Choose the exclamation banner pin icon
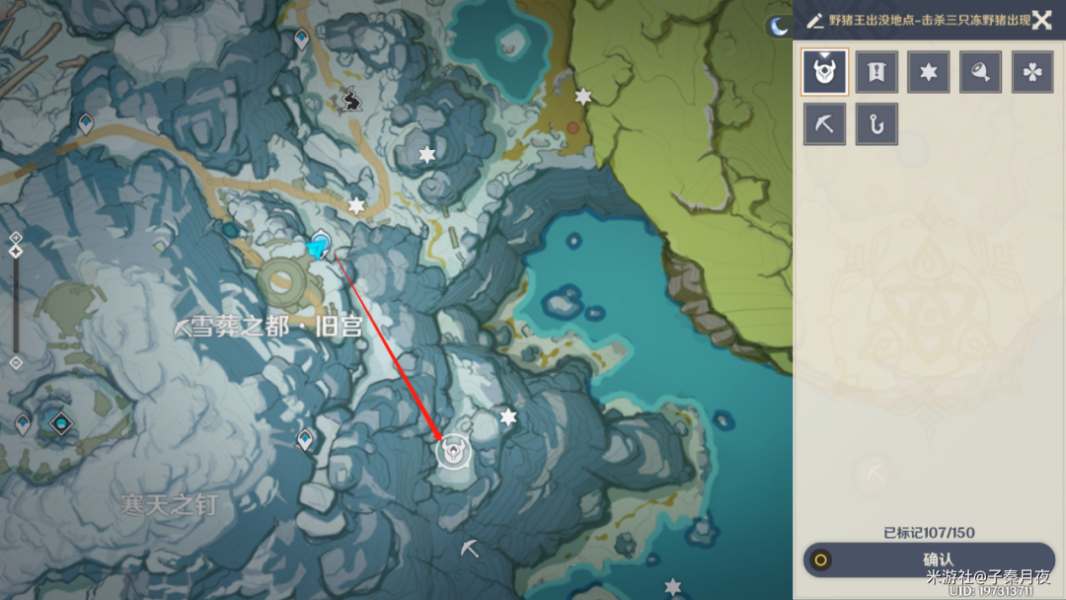 pyautogui.click(x=877, y=72)
